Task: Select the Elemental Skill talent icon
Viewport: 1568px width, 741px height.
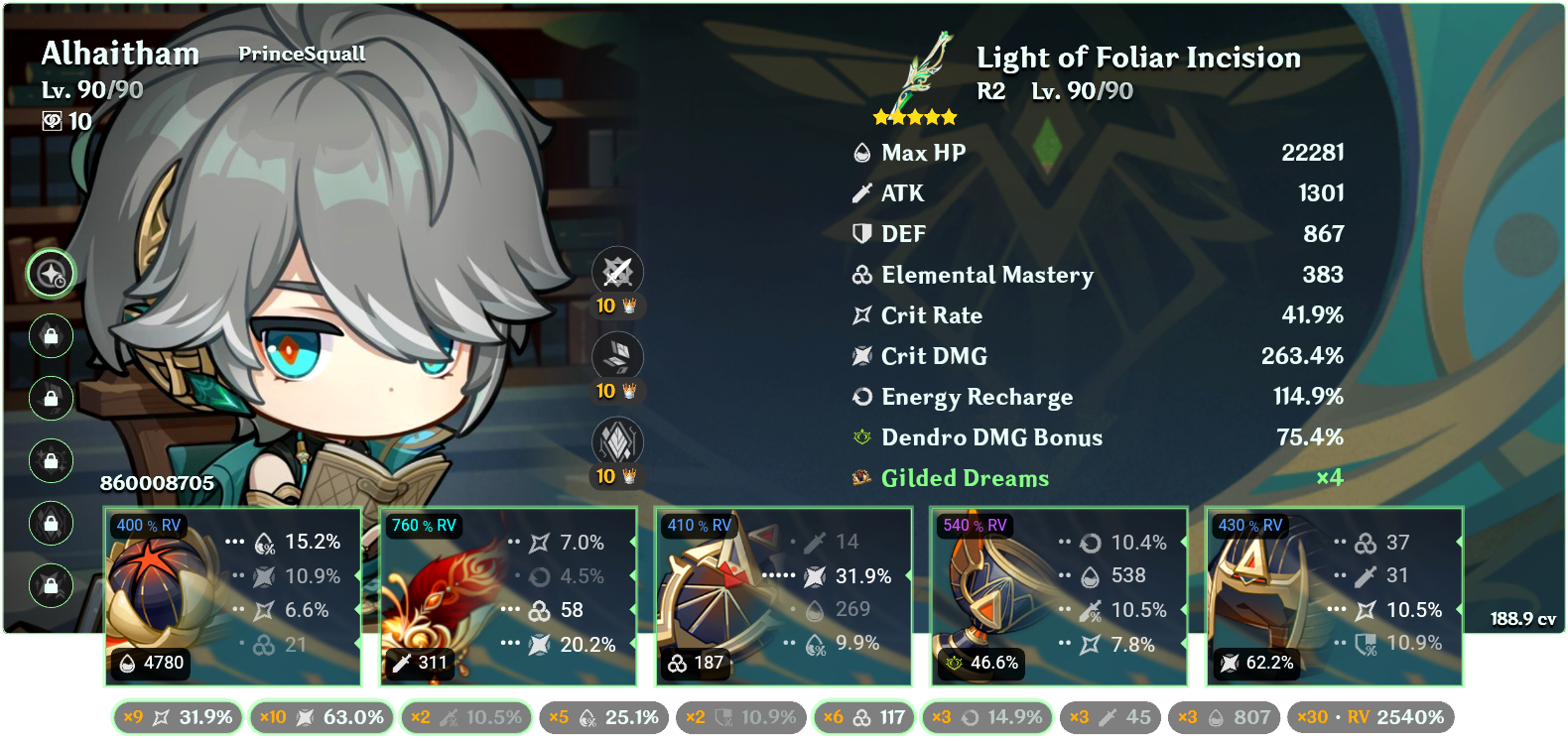Action: pos(620,357)
